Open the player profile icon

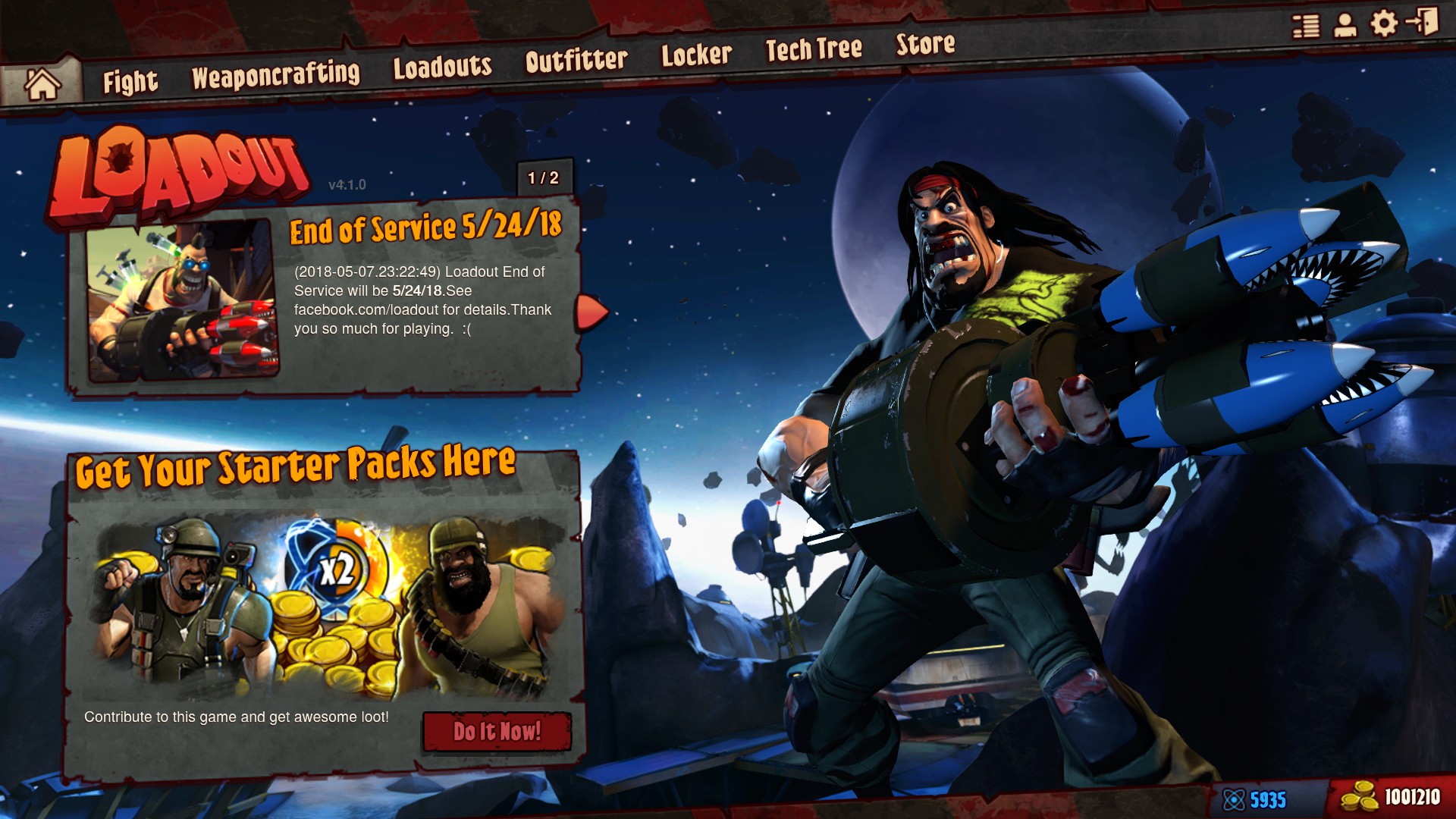point(1345,25)
